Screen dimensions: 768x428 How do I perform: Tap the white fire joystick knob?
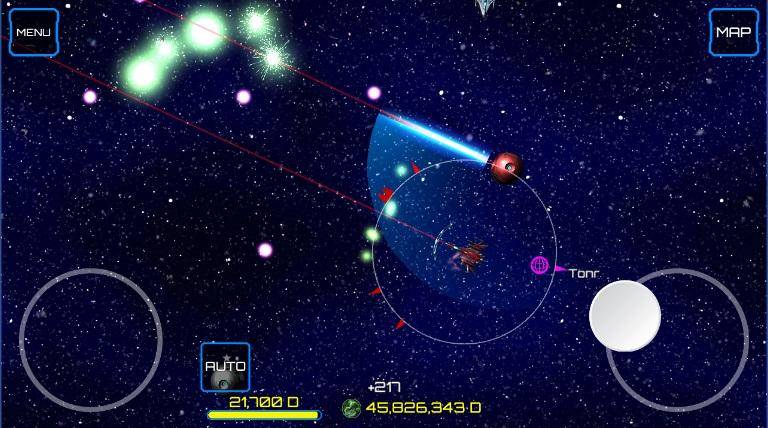(625, 316)
